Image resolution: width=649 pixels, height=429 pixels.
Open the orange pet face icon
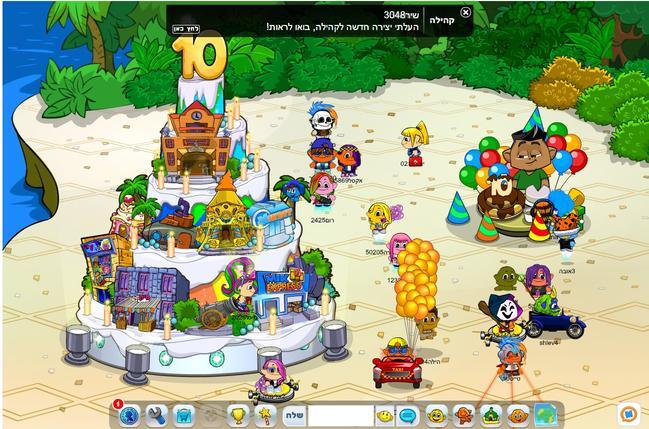point(517,414)
